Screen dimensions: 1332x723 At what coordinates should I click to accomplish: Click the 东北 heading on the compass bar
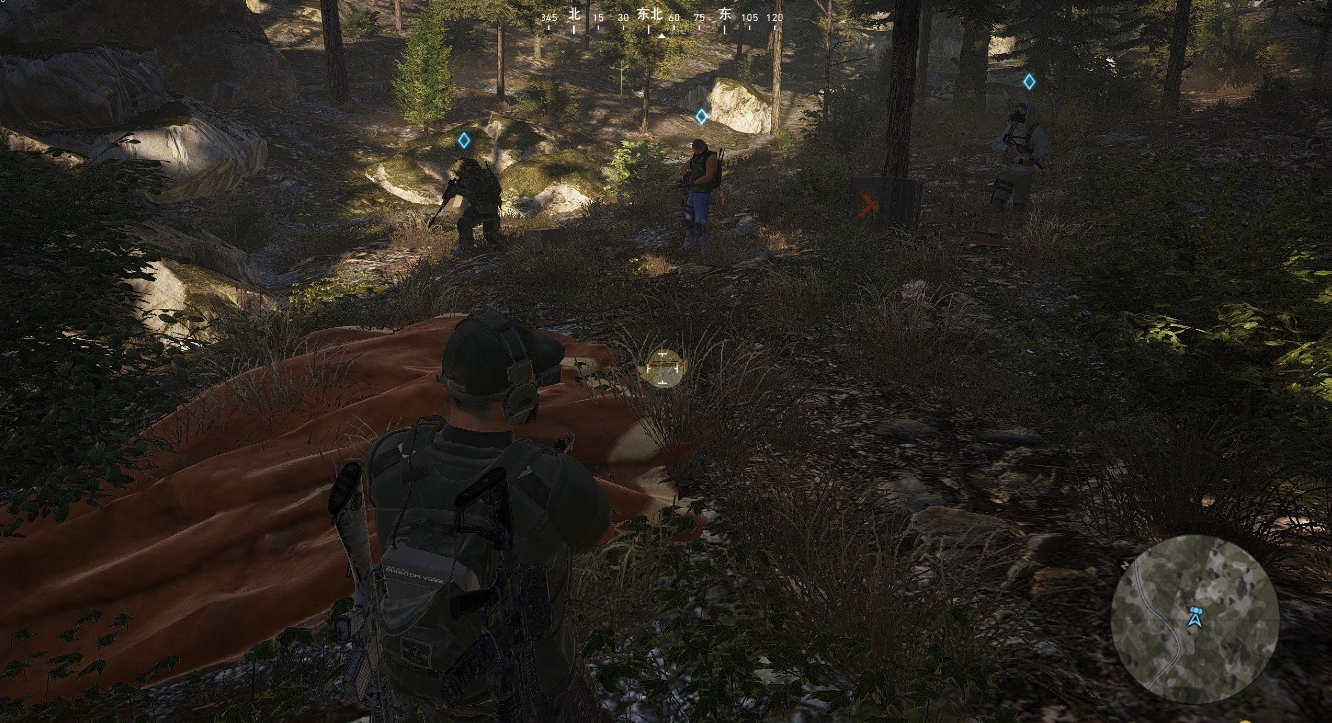point(650,15)
